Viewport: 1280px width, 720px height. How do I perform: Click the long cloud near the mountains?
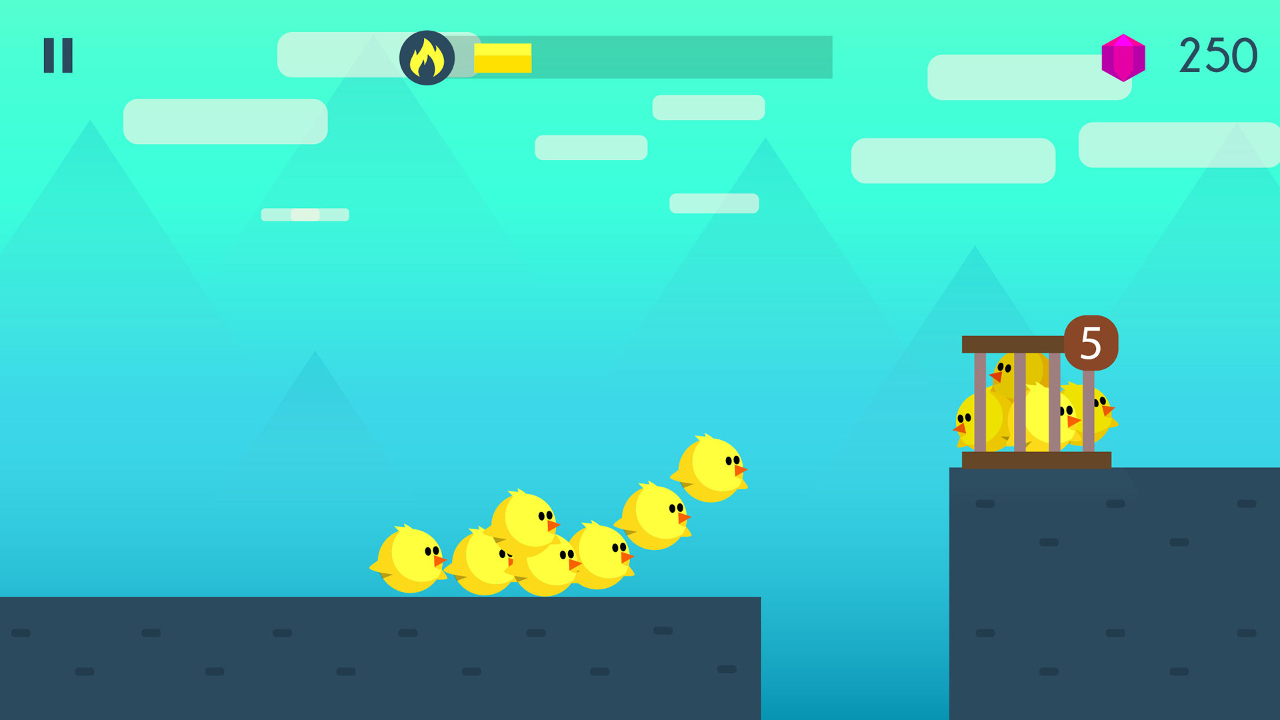952,160
